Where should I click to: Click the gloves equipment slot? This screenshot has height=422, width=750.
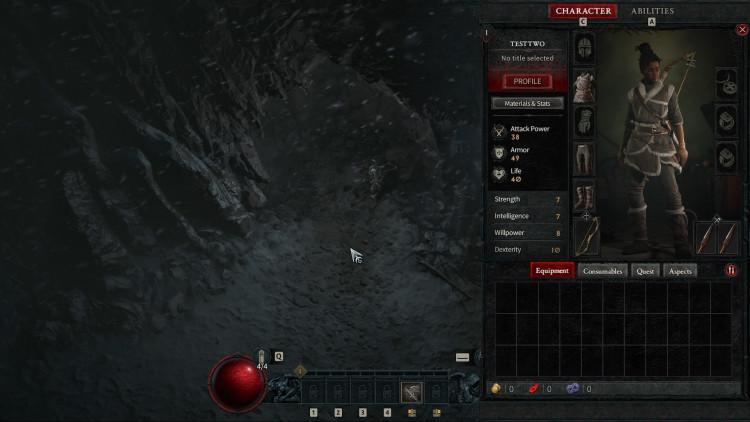(x=584, y=122)
